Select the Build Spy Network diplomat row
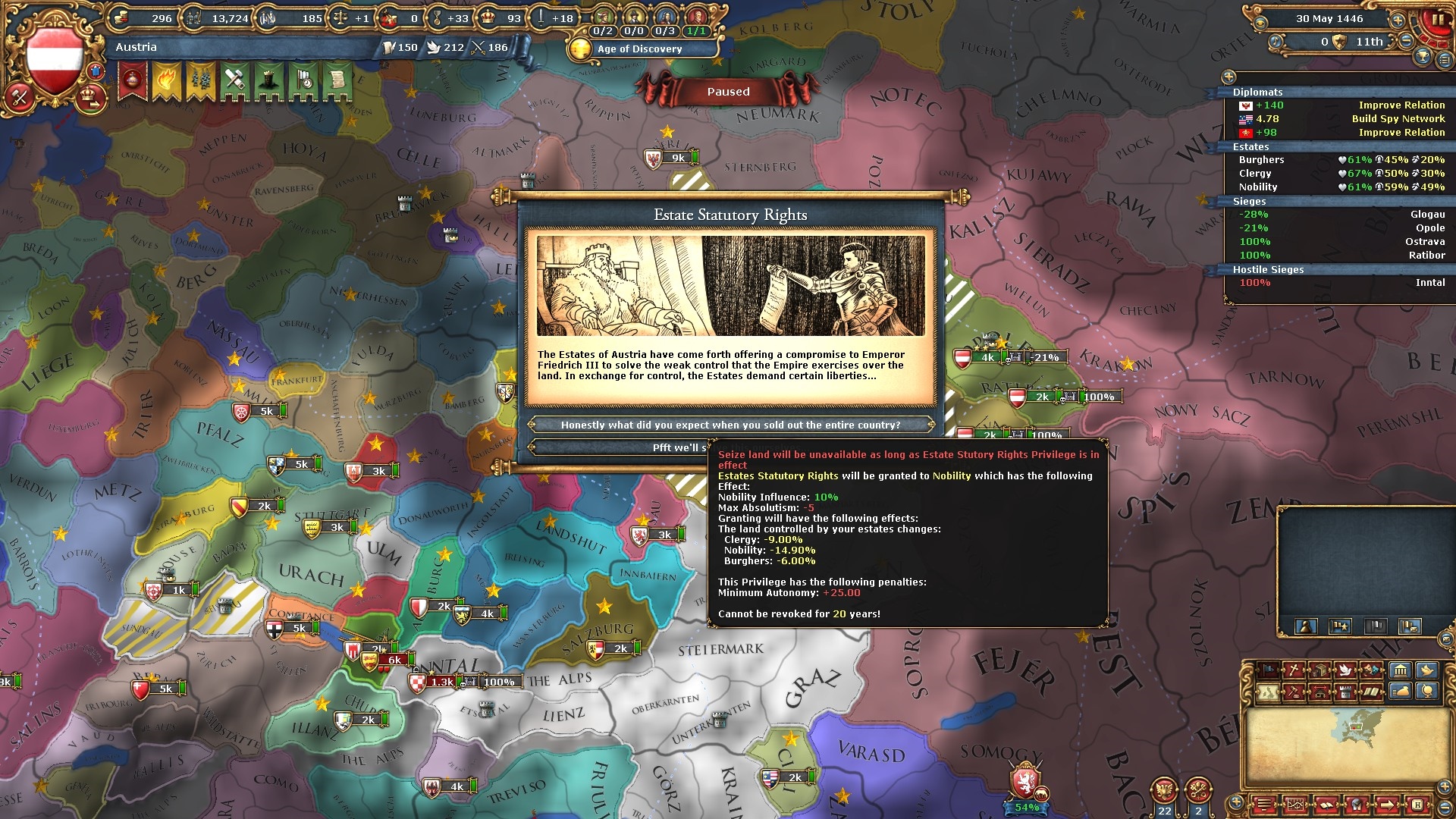This screenshot has height=819, width=1456. (x=1341, y=119)
